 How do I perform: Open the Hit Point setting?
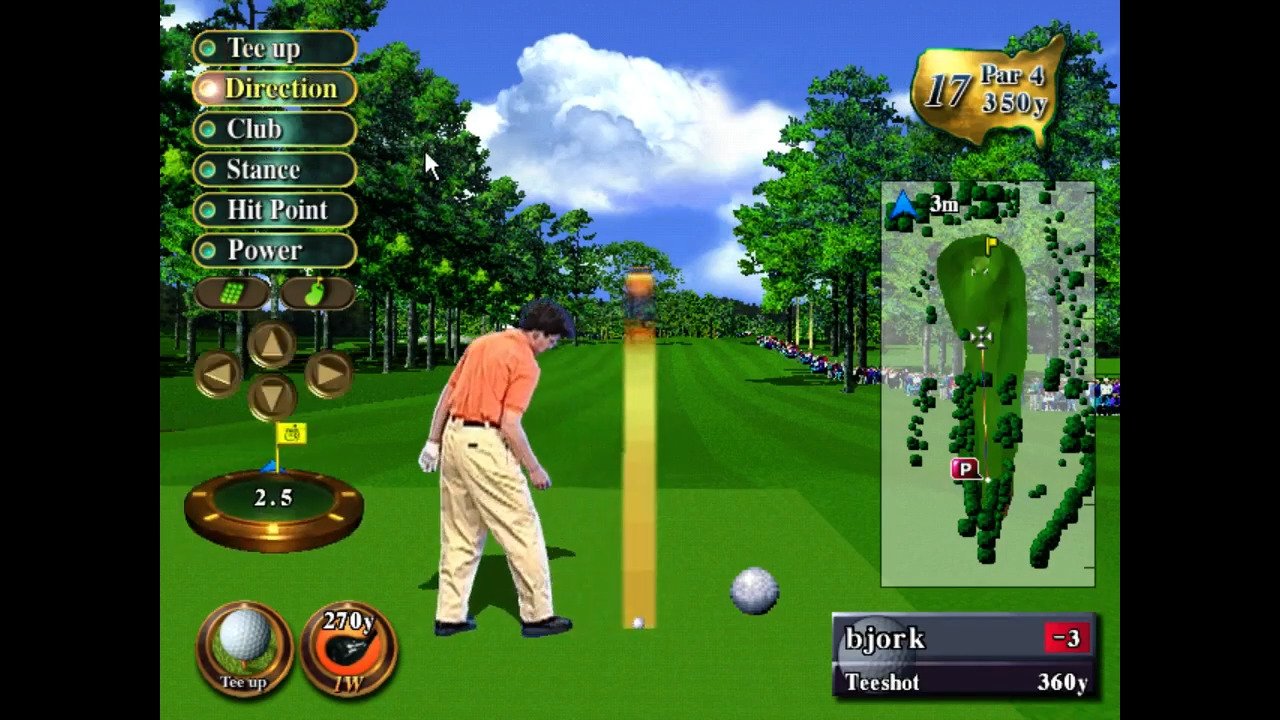[x=274, y=210]
